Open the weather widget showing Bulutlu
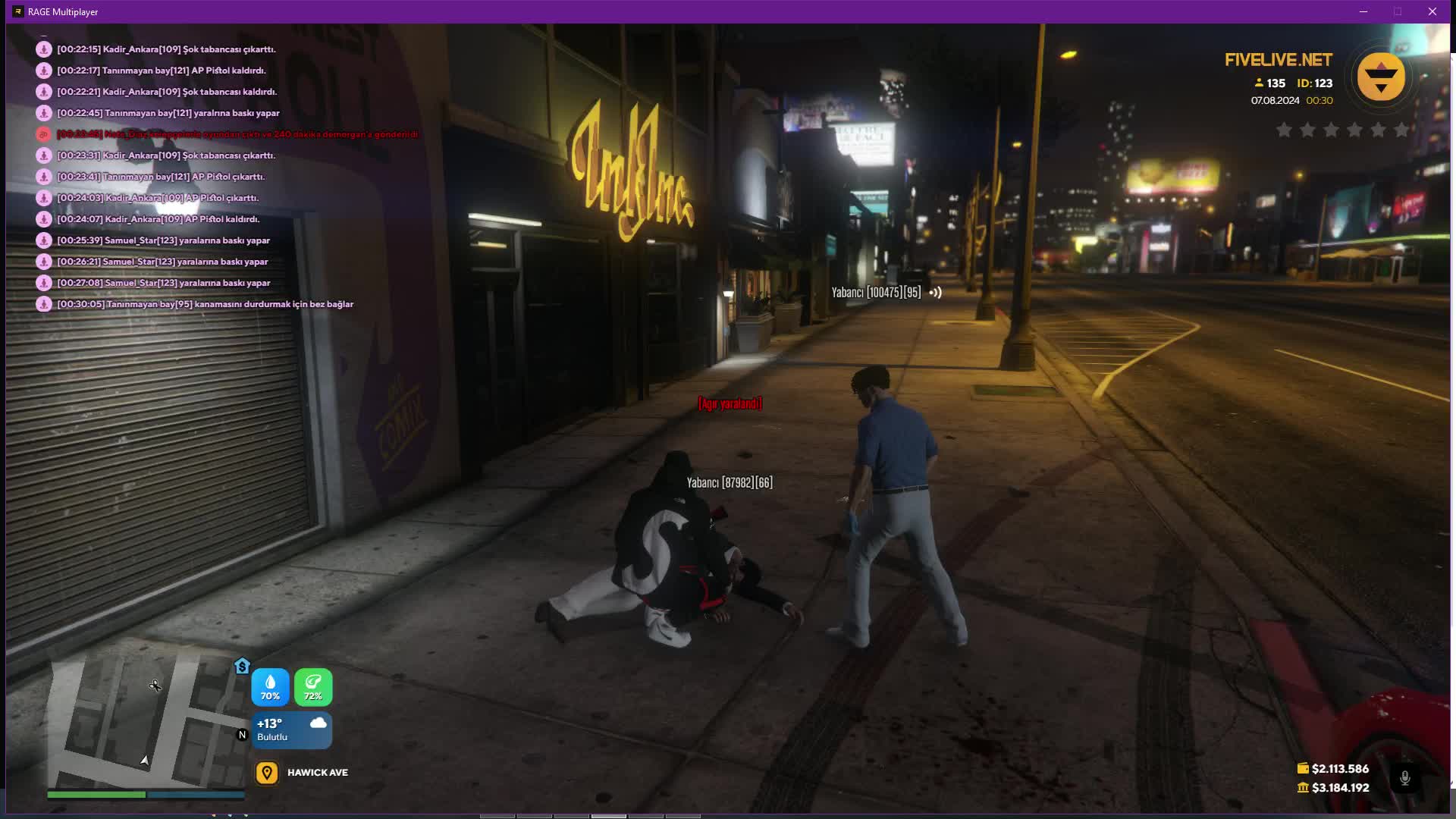Screen dimensions: 1456x819 click(x=292, y=730)
